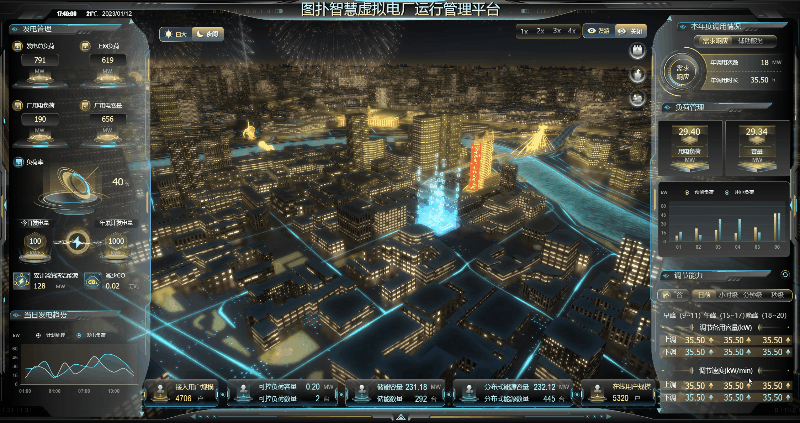Image resolution: width=800 pixels, height=423 pixels.
Task: Switch to the 小时级 tab
Action: [727, 294]
